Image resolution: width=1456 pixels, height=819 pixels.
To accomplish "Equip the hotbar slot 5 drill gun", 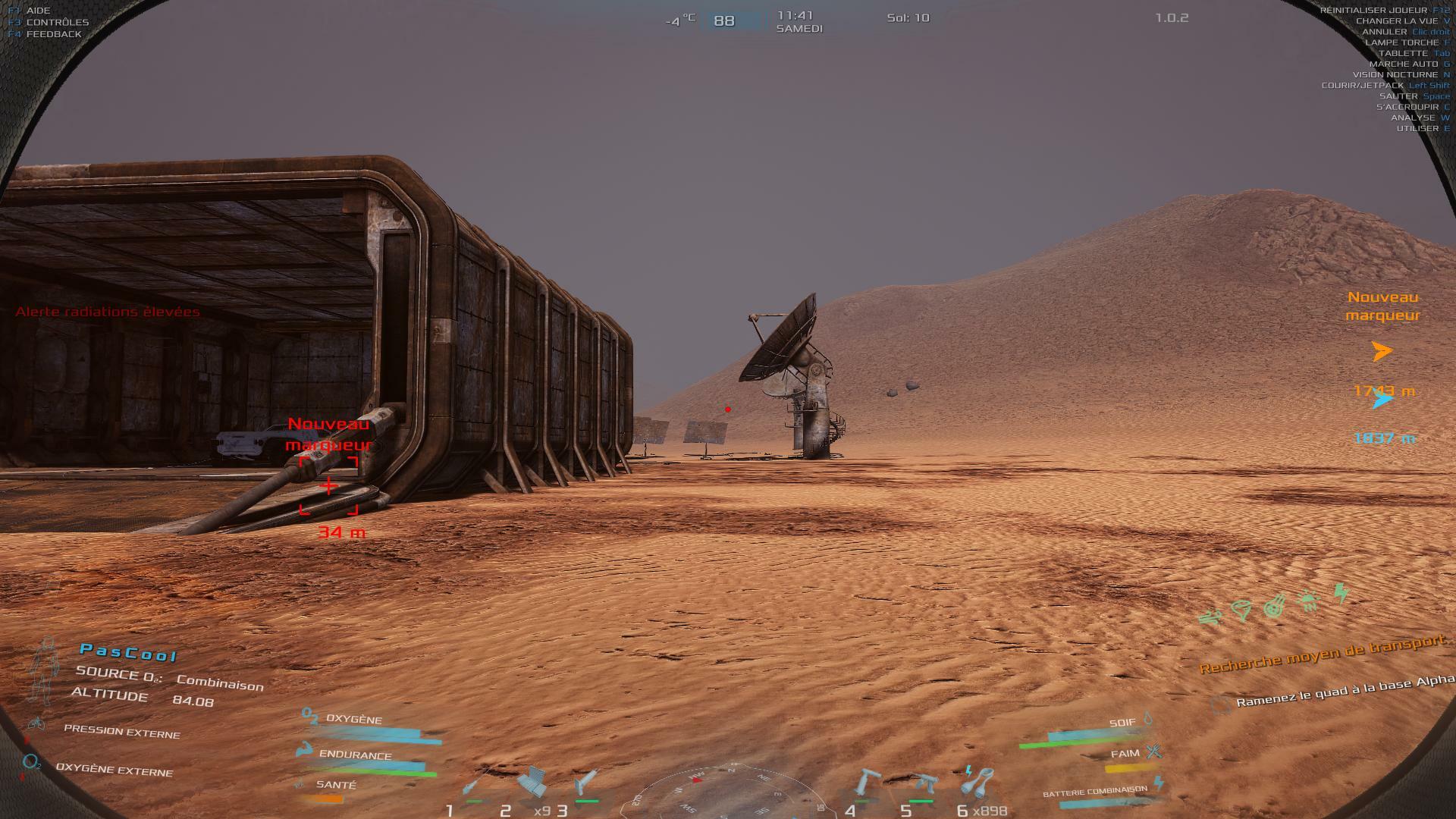I will pyautogui.click(x=924, y=784).
